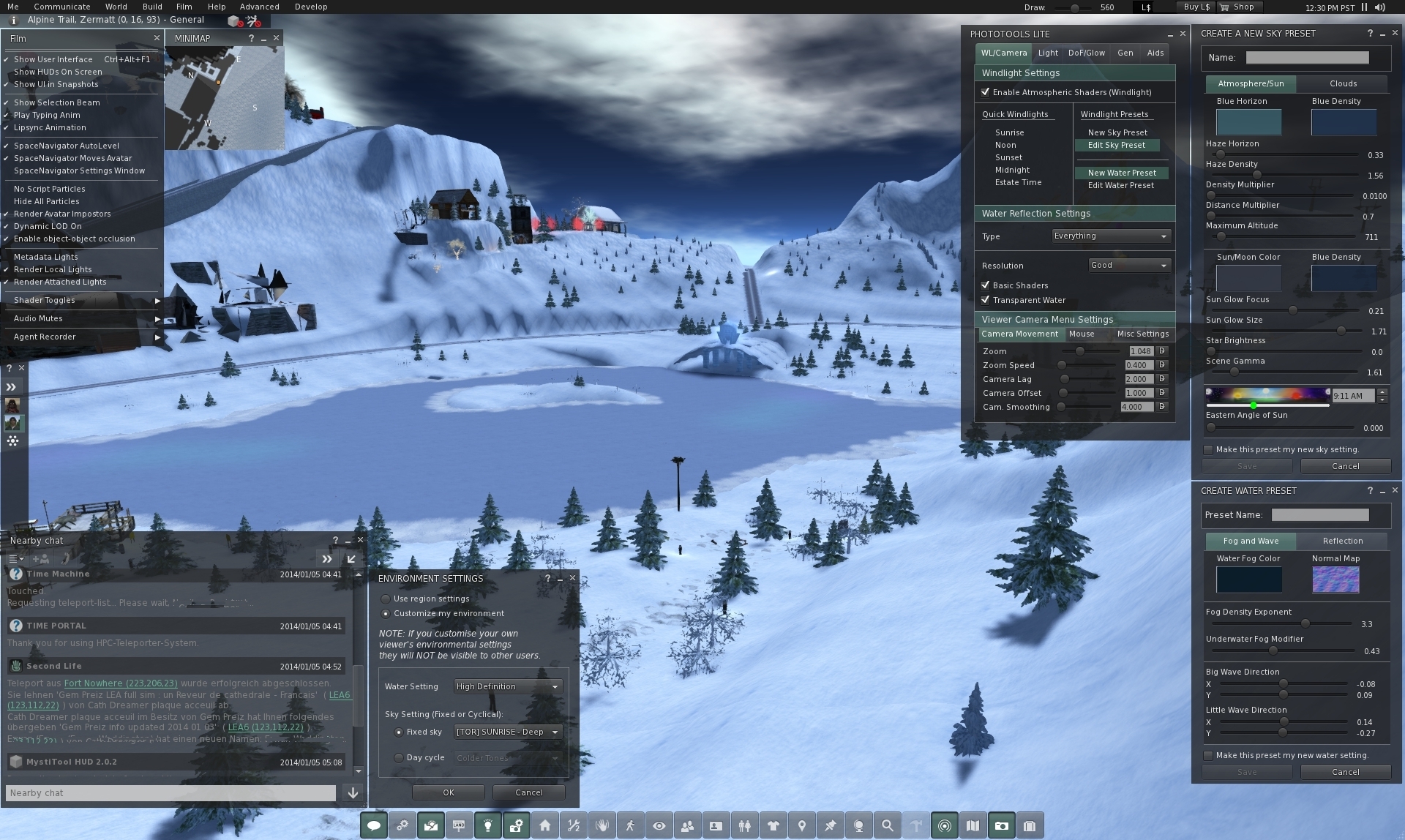Image resolution: width=1405 pixels, height=840 pixels.
Task: Open the Water Reflection Type dropdown
Action: [x=1110, y=236]
